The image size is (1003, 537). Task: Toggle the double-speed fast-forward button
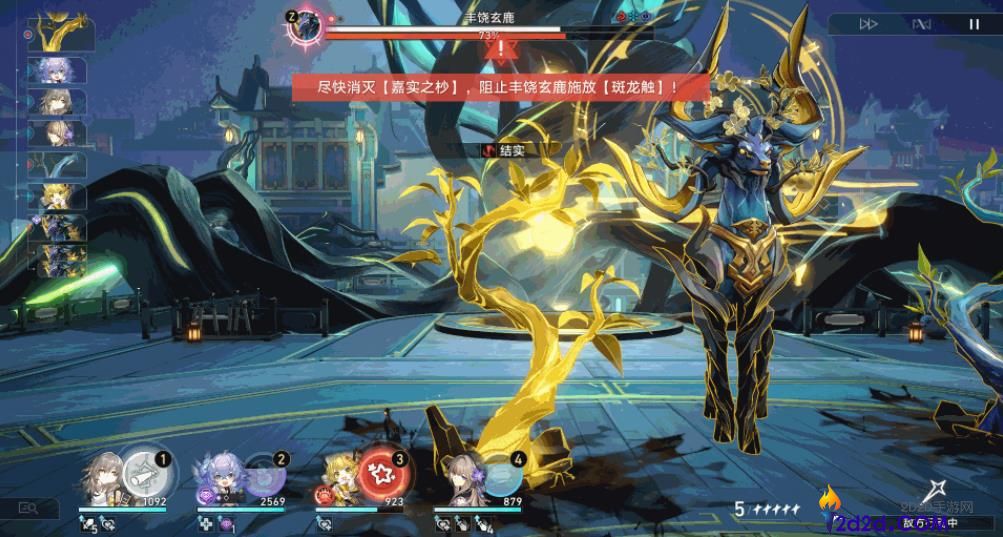[x=869, y=24]
